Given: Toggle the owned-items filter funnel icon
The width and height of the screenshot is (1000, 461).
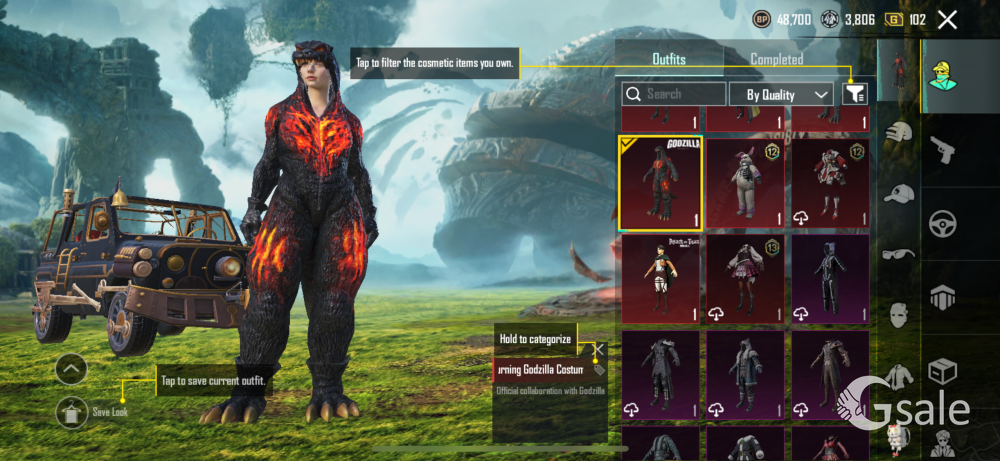Looking at the screenshot, I should 855,94.
